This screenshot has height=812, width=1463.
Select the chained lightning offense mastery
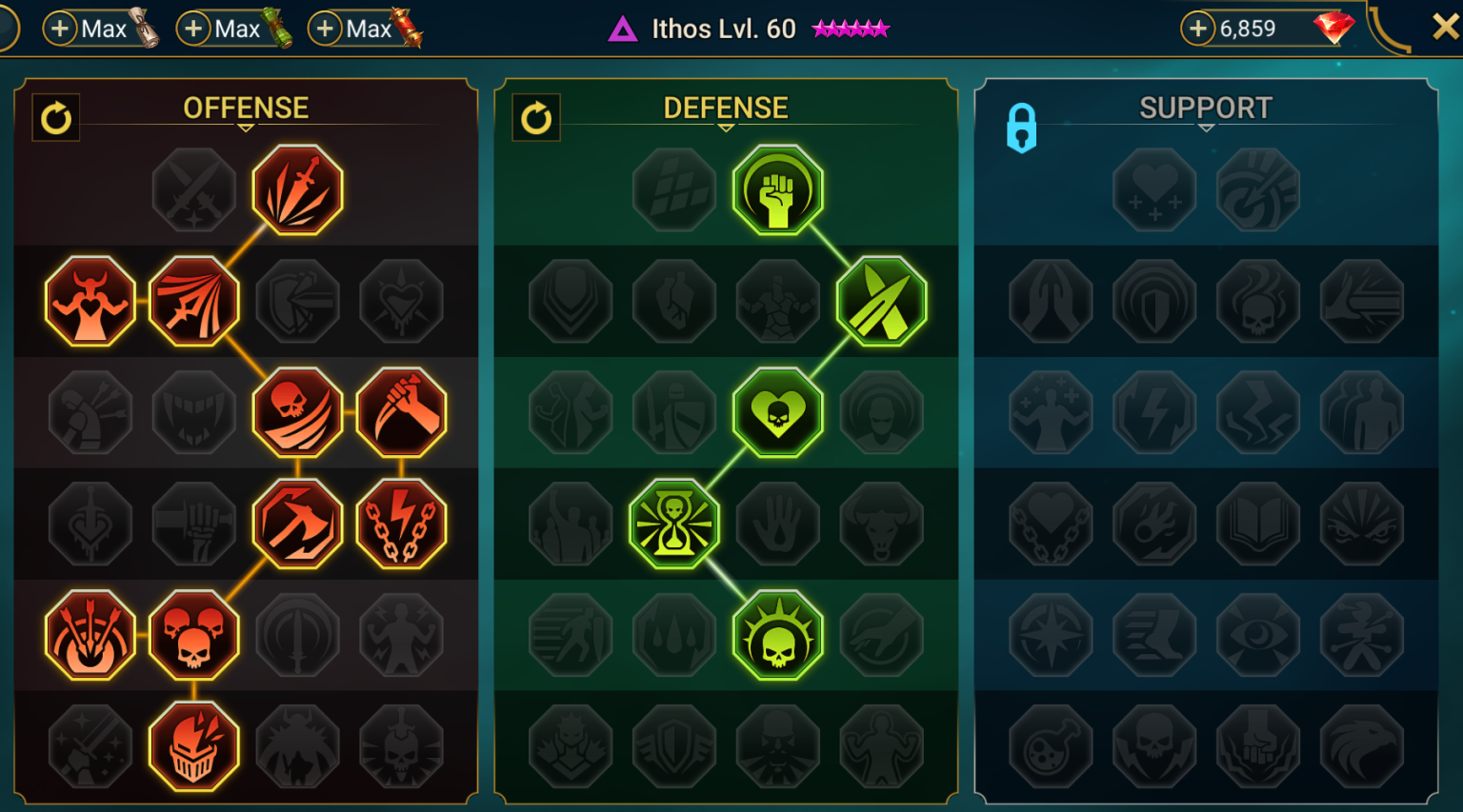tap(402, 524)
